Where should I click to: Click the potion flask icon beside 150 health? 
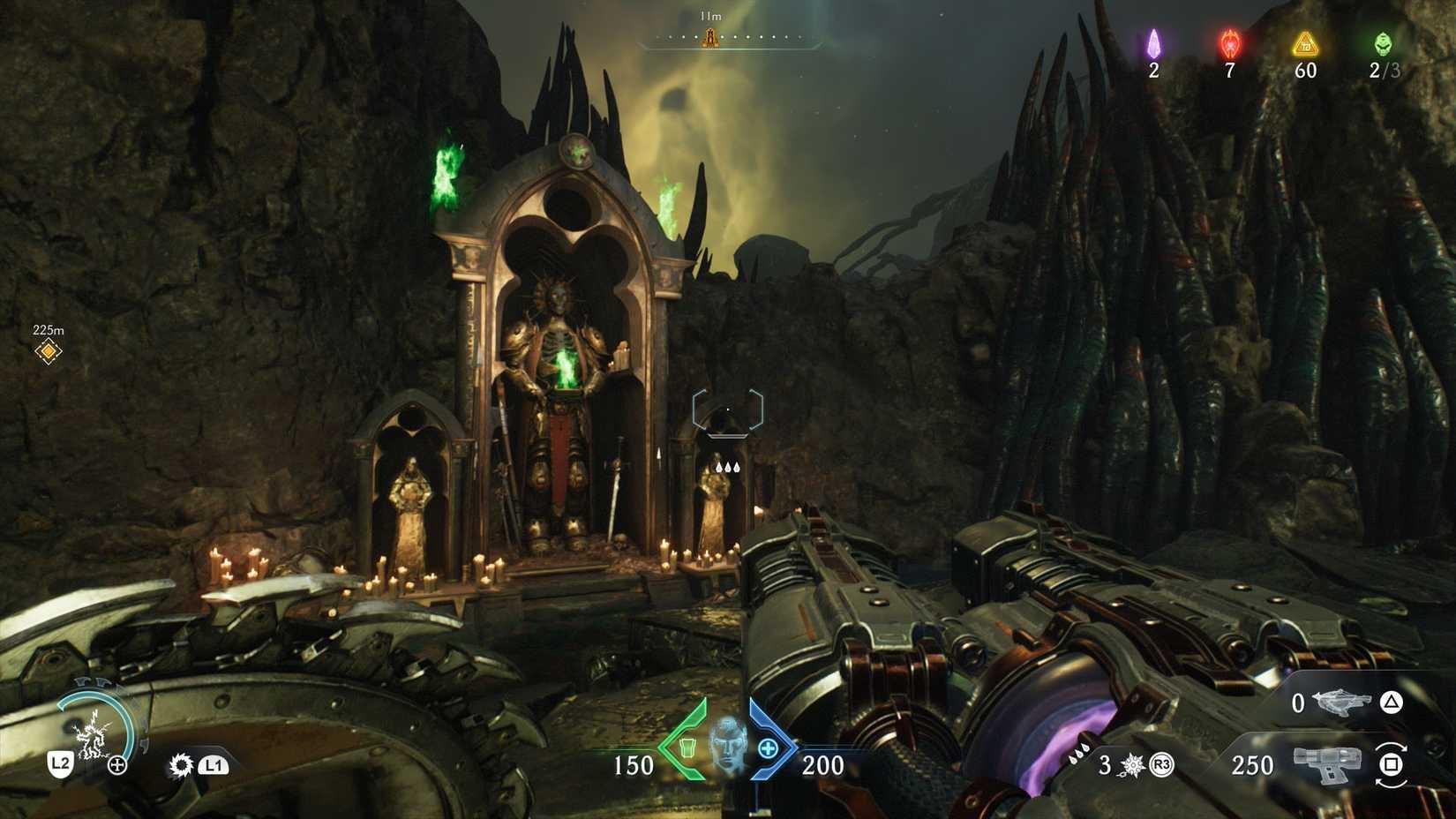click(687, 748)
